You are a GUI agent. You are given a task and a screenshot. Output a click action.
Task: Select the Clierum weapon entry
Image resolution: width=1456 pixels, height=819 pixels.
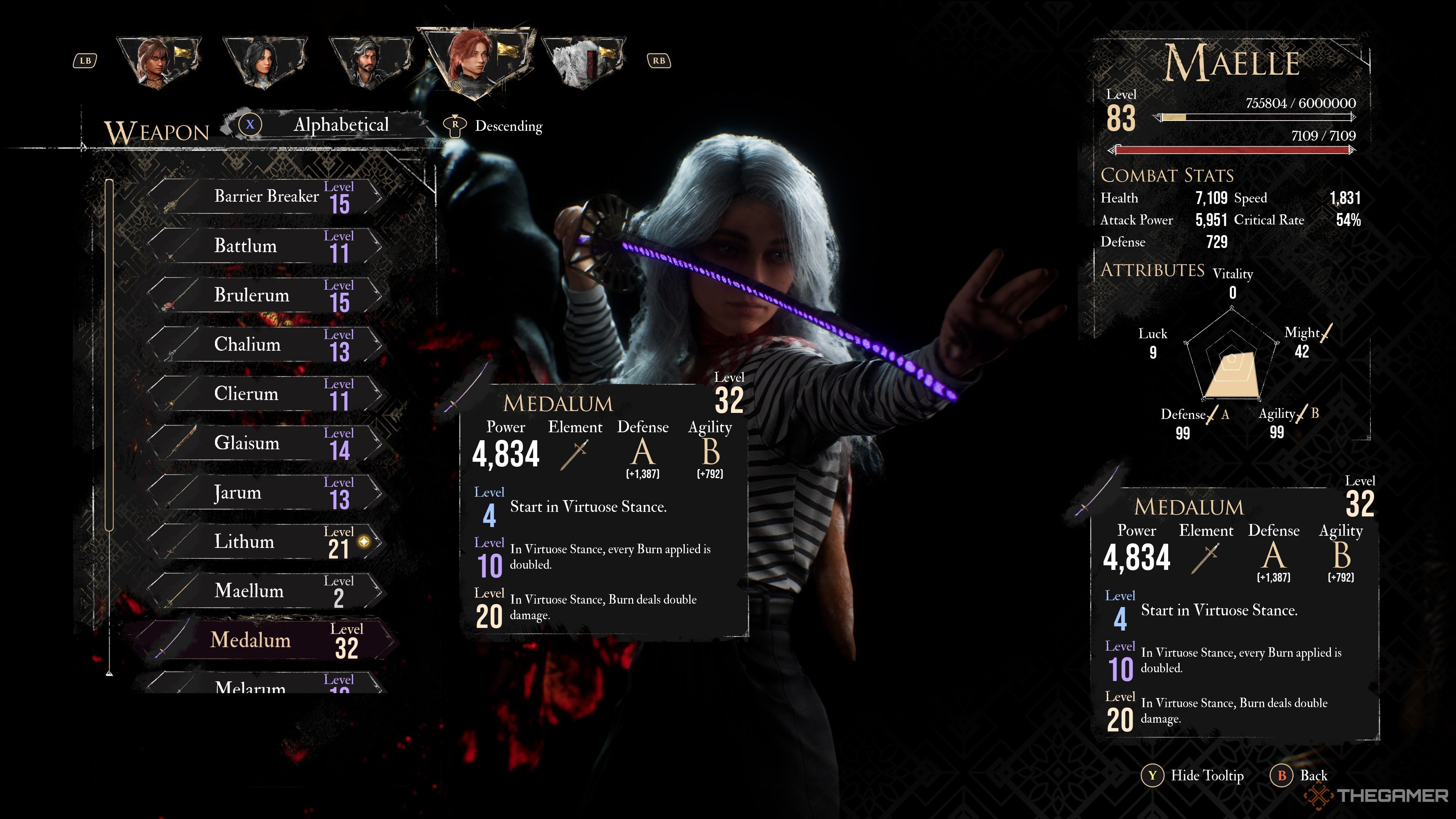coord(266,394)
